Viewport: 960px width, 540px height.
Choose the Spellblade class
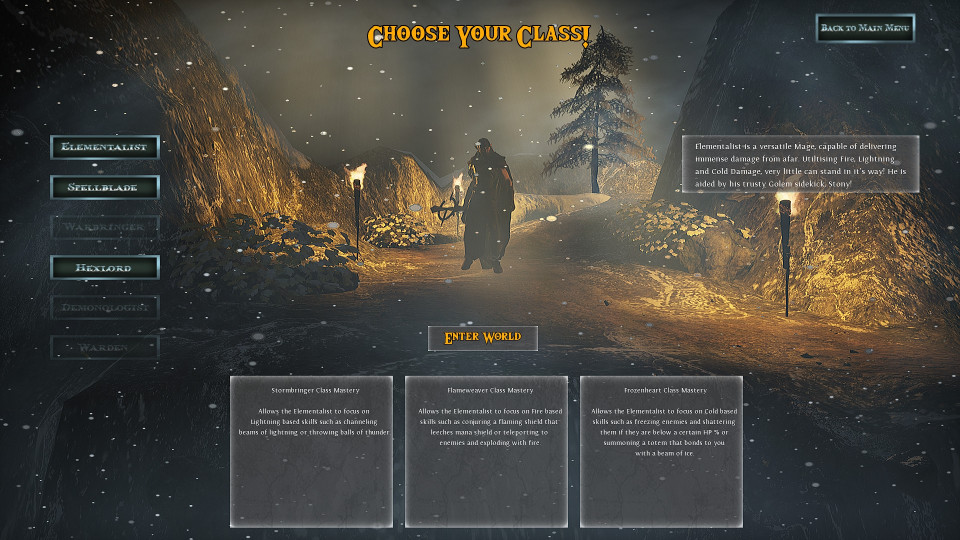point(105,187)
